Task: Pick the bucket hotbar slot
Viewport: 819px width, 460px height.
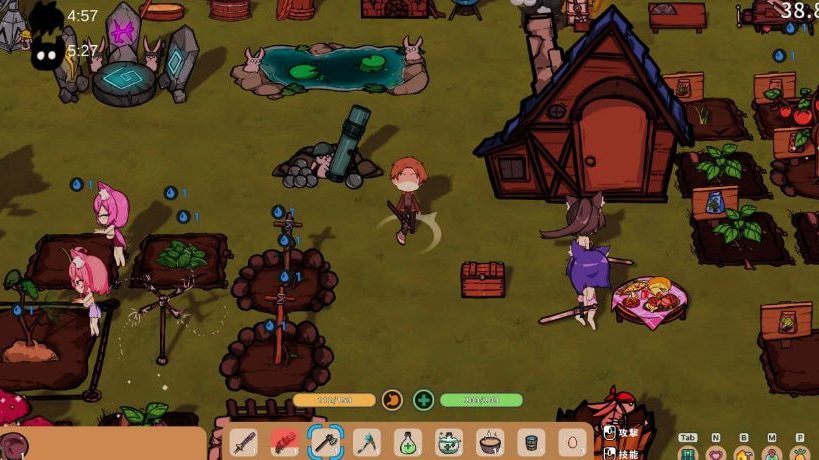Action: [x=531, y=441]
